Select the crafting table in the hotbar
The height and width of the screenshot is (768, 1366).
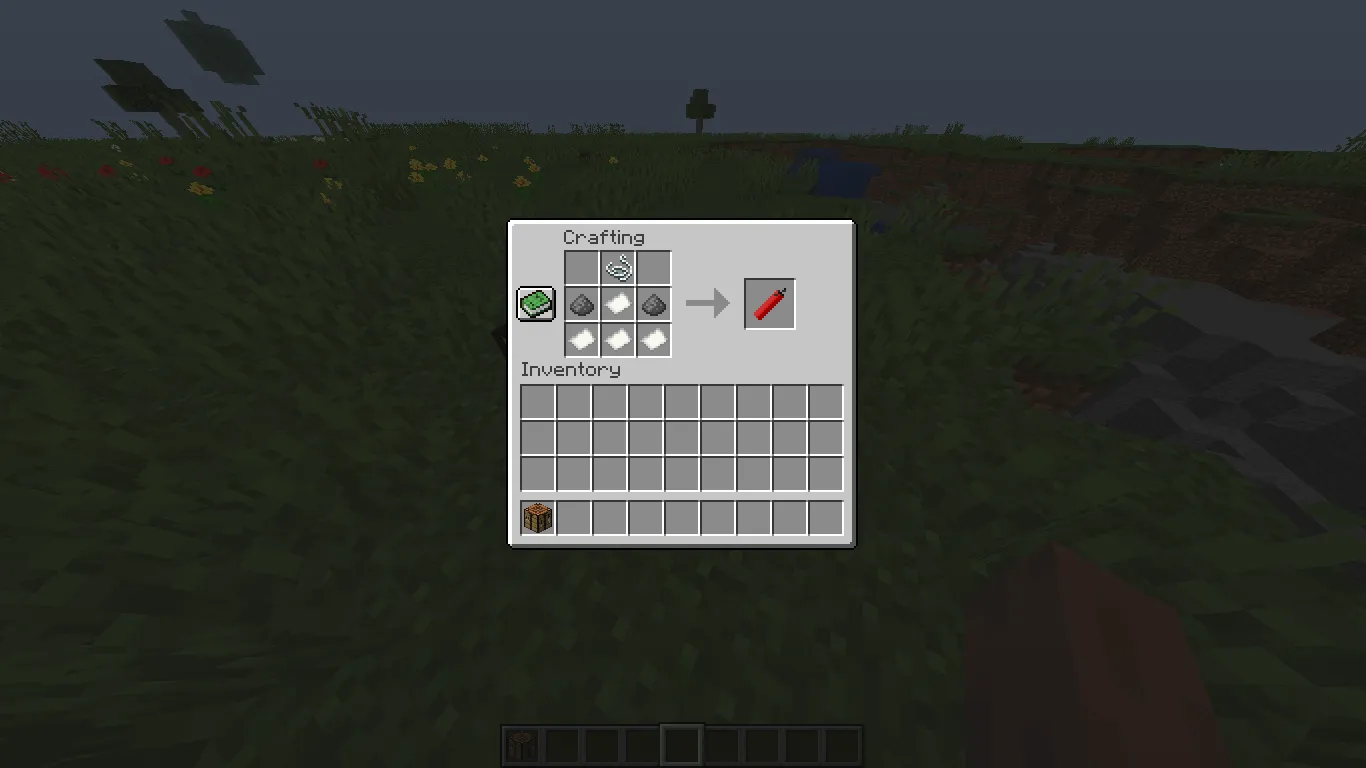click(x=521, y=744)
